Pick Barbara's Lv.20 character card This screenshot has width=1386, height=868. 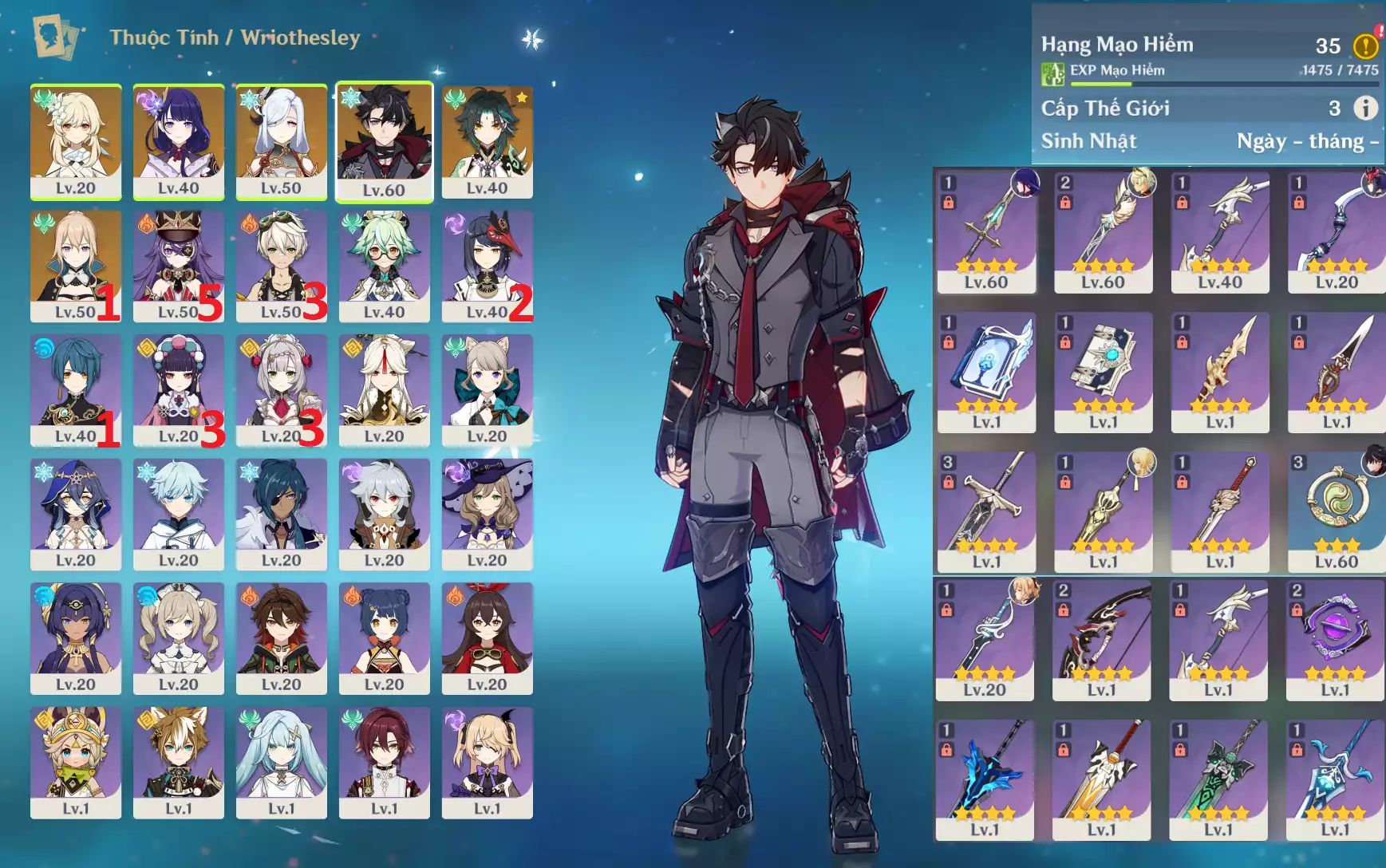pos(178,638)
